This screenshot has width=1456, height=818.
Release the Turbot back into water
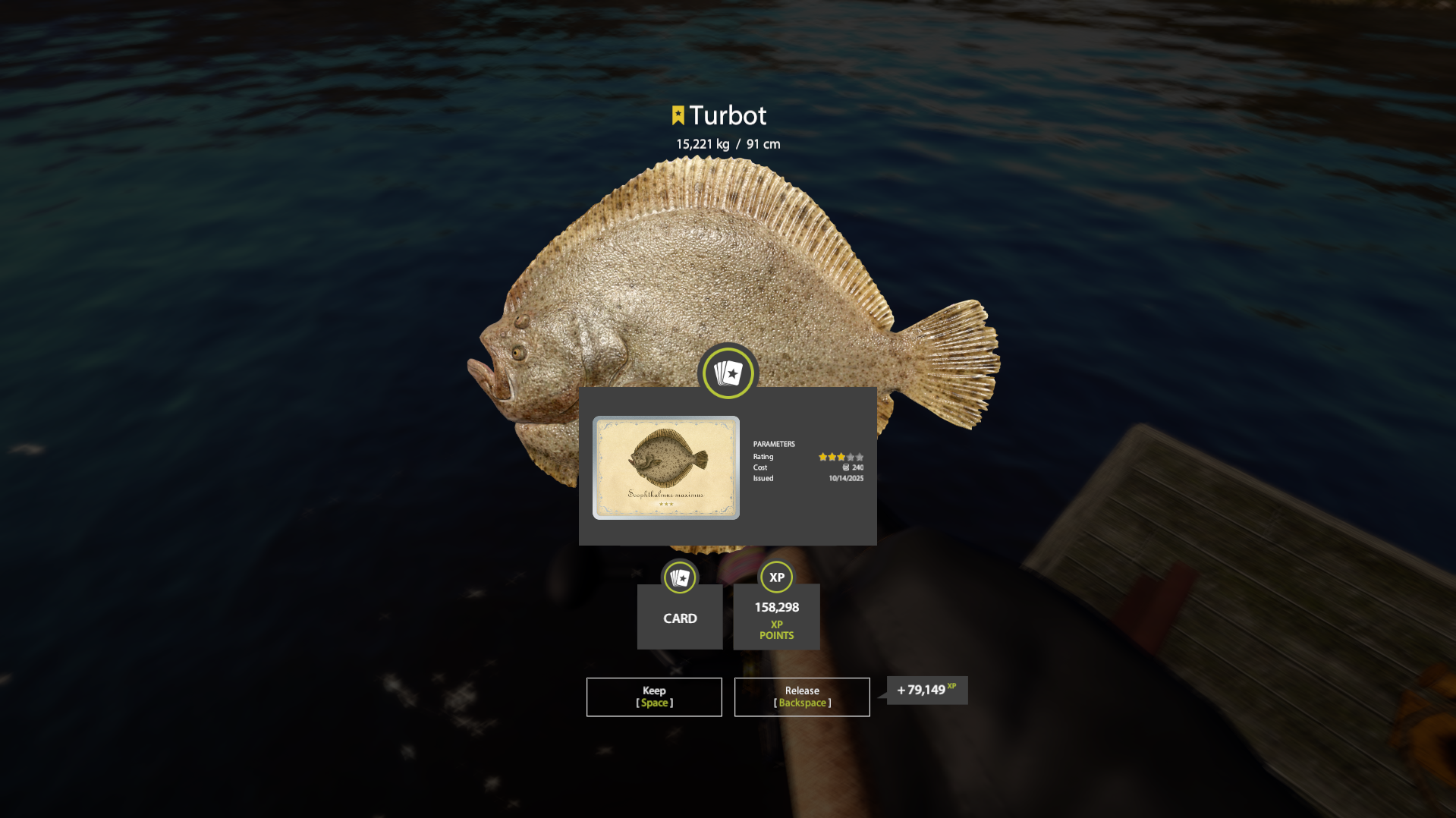coord(802,697)
